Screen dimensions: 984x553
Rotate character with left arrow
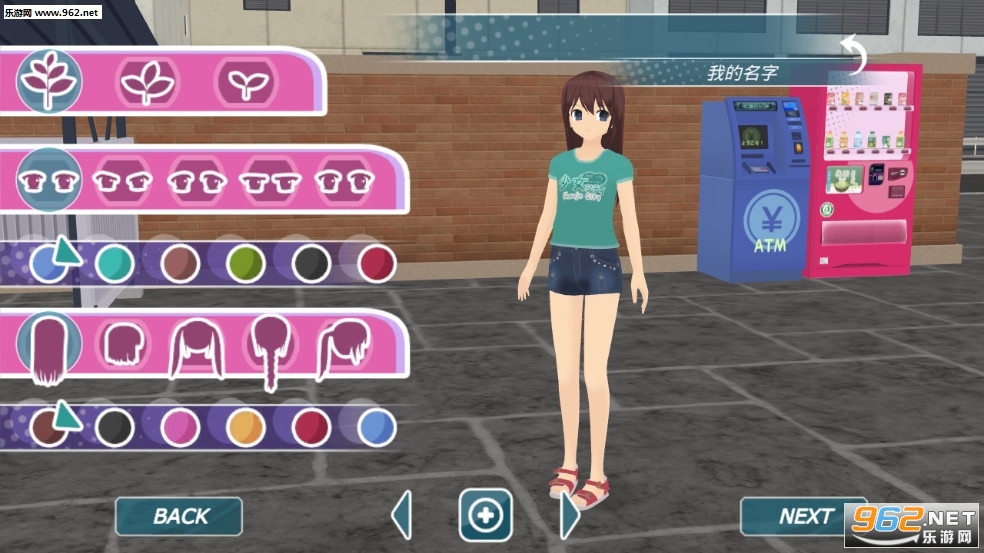coord(402,516)
